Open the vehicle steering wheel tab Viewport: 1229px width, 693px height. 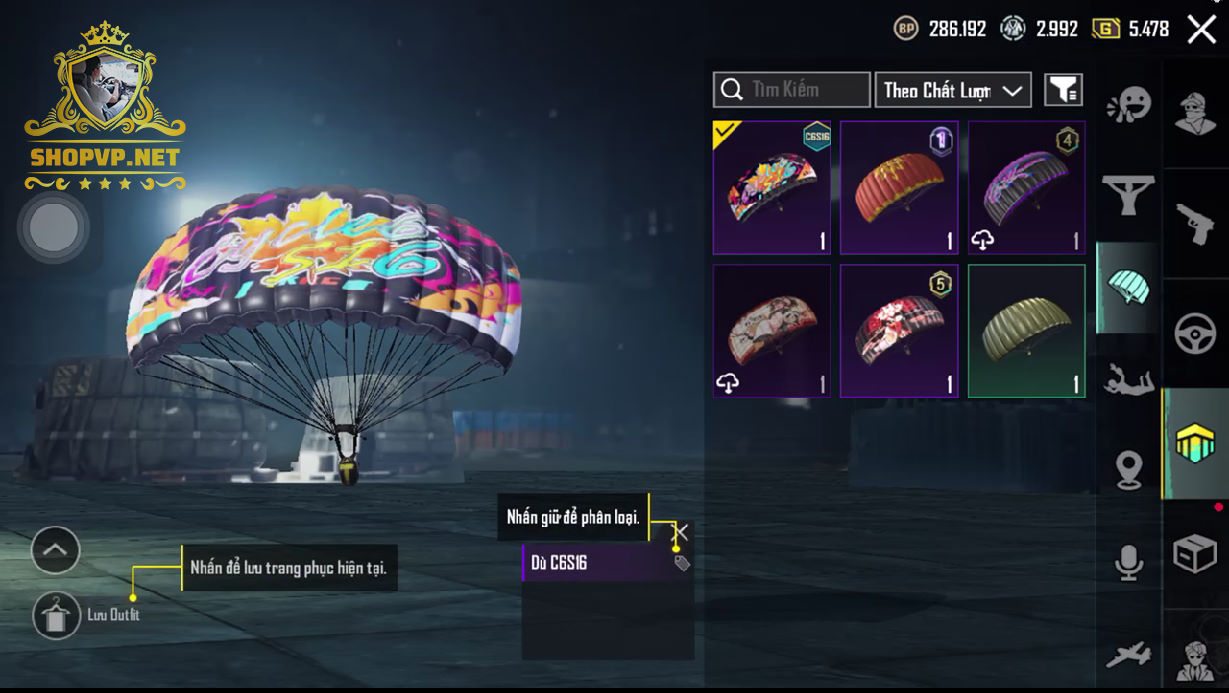pyautogui.click(x=1195, y=335)
